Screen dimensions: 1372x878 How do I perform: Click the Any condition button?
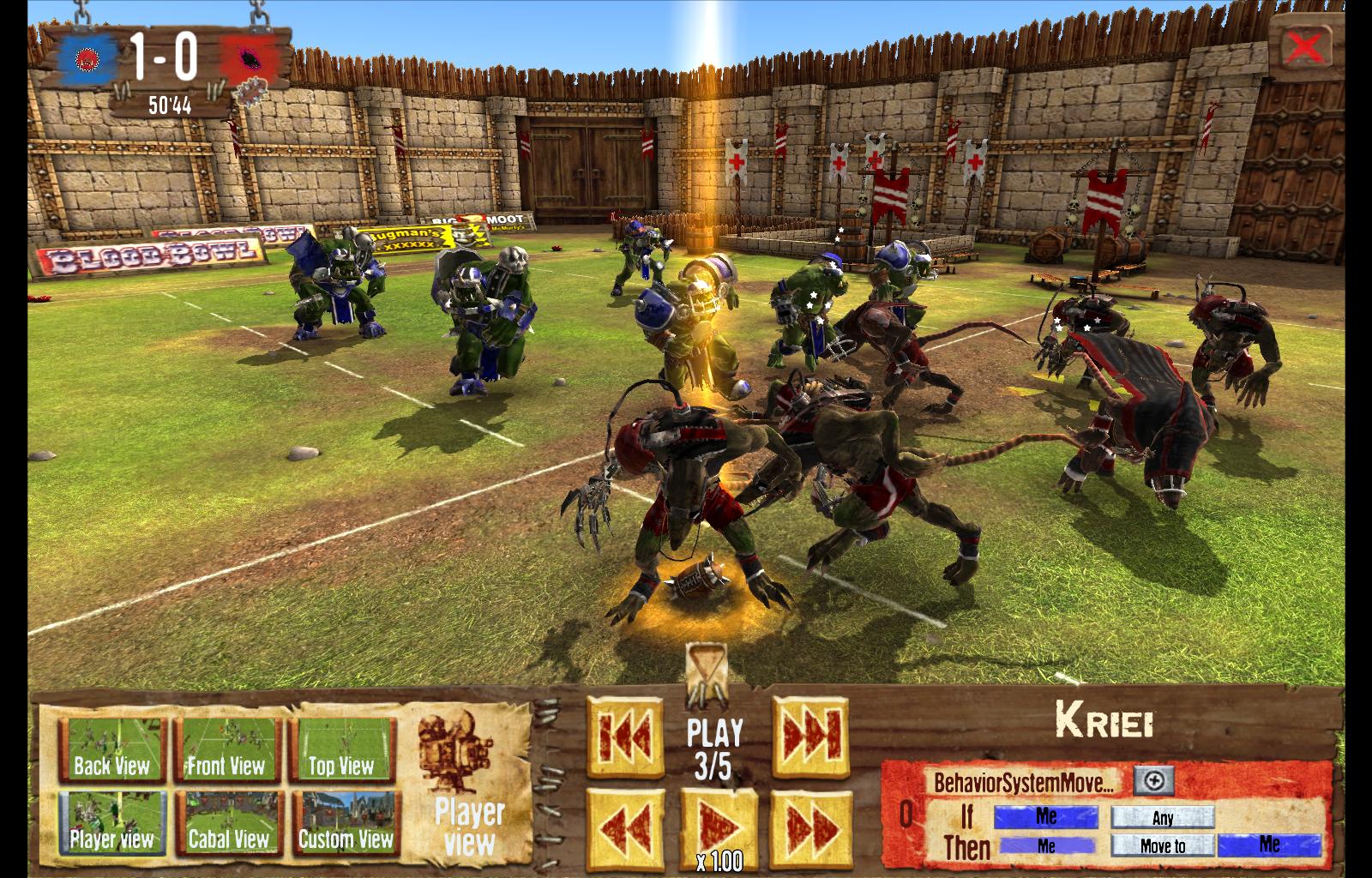1163,817
